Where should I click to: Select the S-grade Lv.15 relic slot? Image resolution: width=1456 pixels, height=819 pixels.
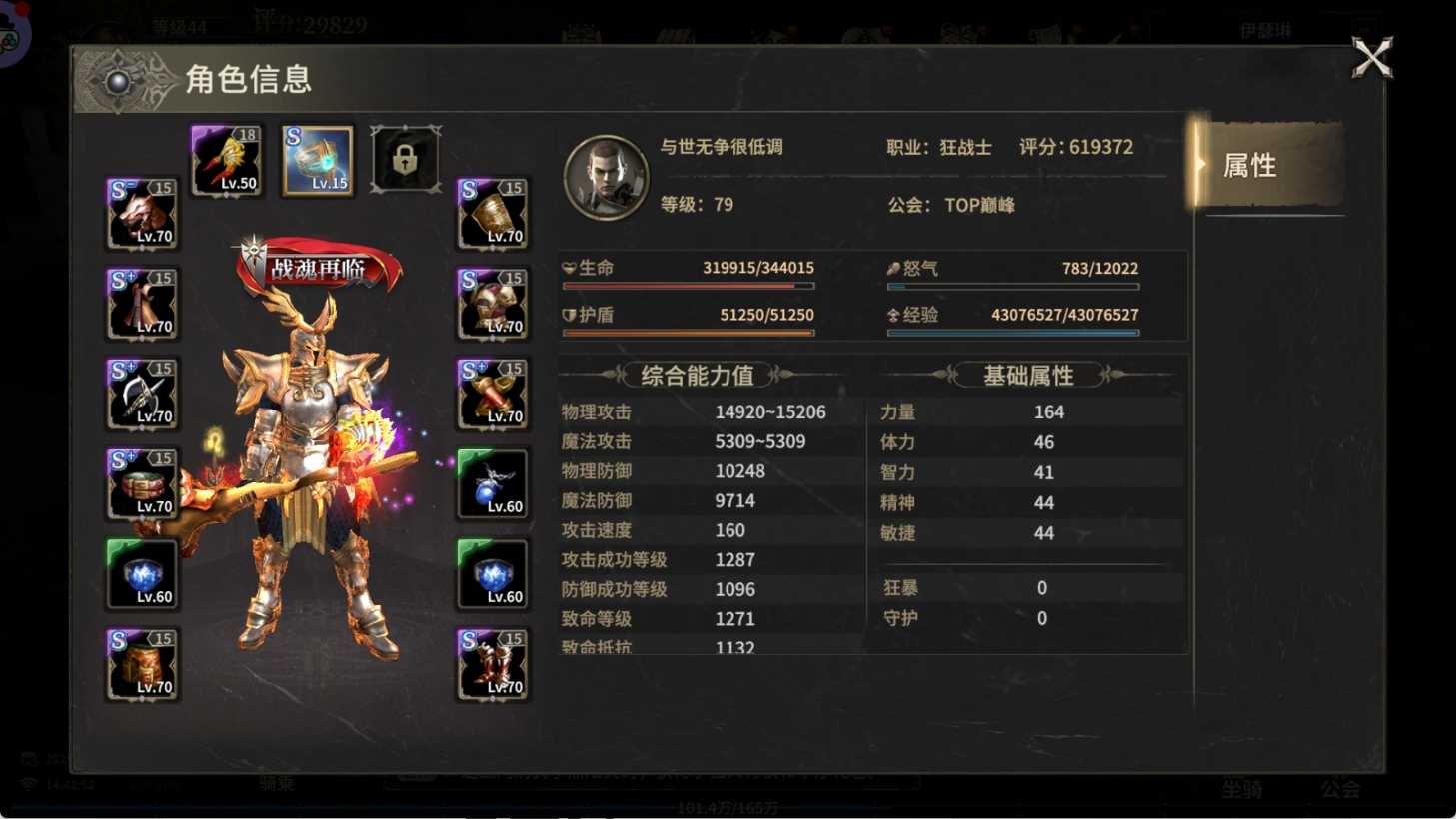tap(317, 158)
